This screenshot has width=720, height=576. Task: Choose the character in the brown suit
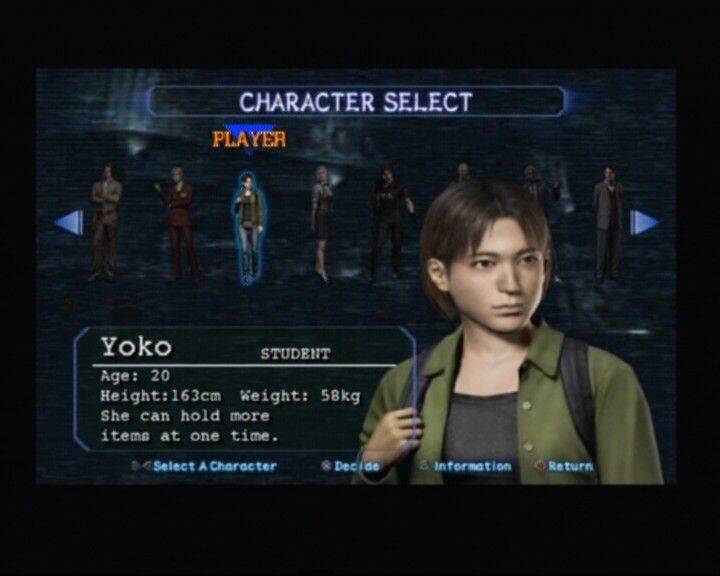[105, 224]
